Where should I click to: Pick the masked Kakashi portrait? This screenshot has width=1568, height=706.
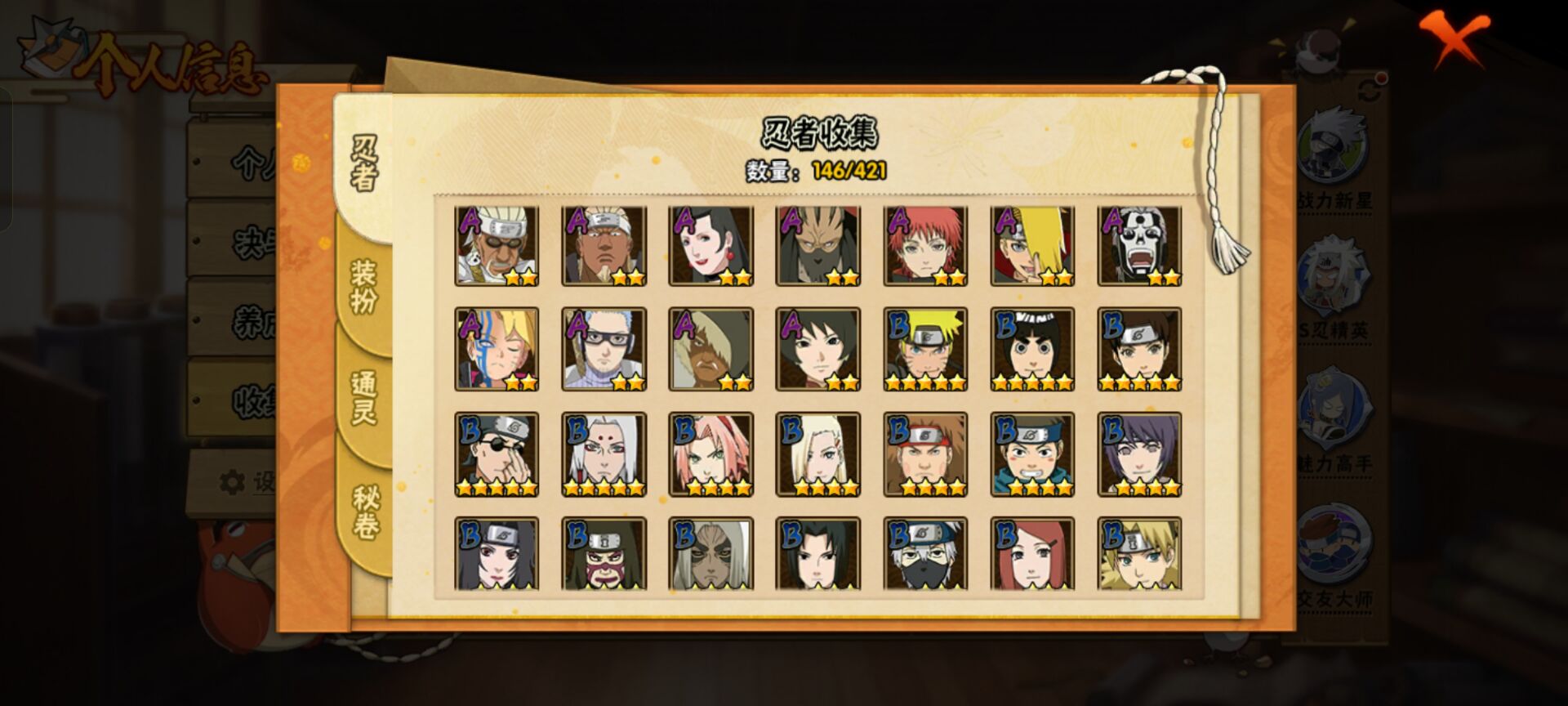point(925,554)
